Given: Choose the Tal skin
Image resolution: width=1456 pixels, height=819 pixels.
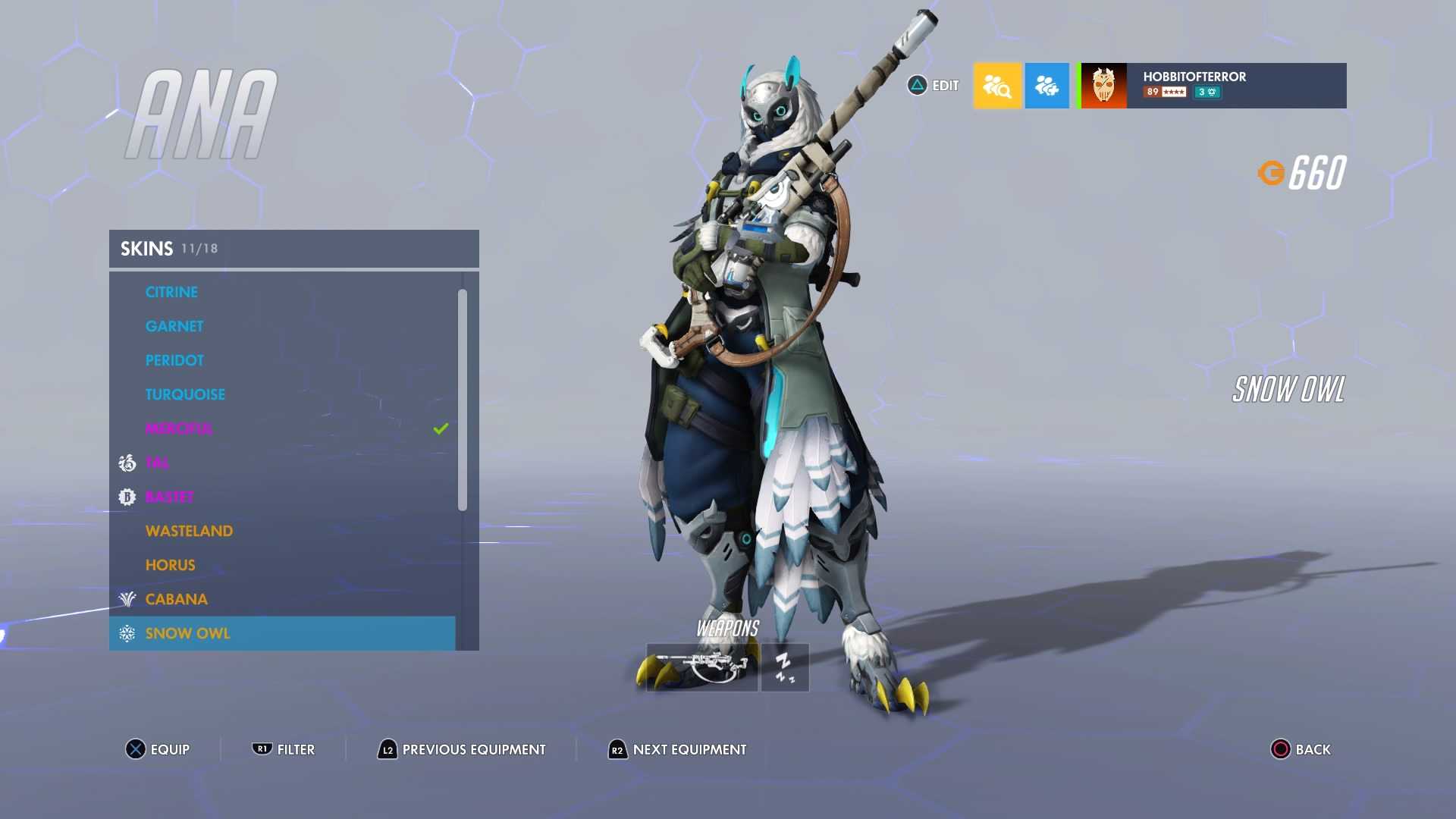Looking at the screenshot, I should (157, 463).
